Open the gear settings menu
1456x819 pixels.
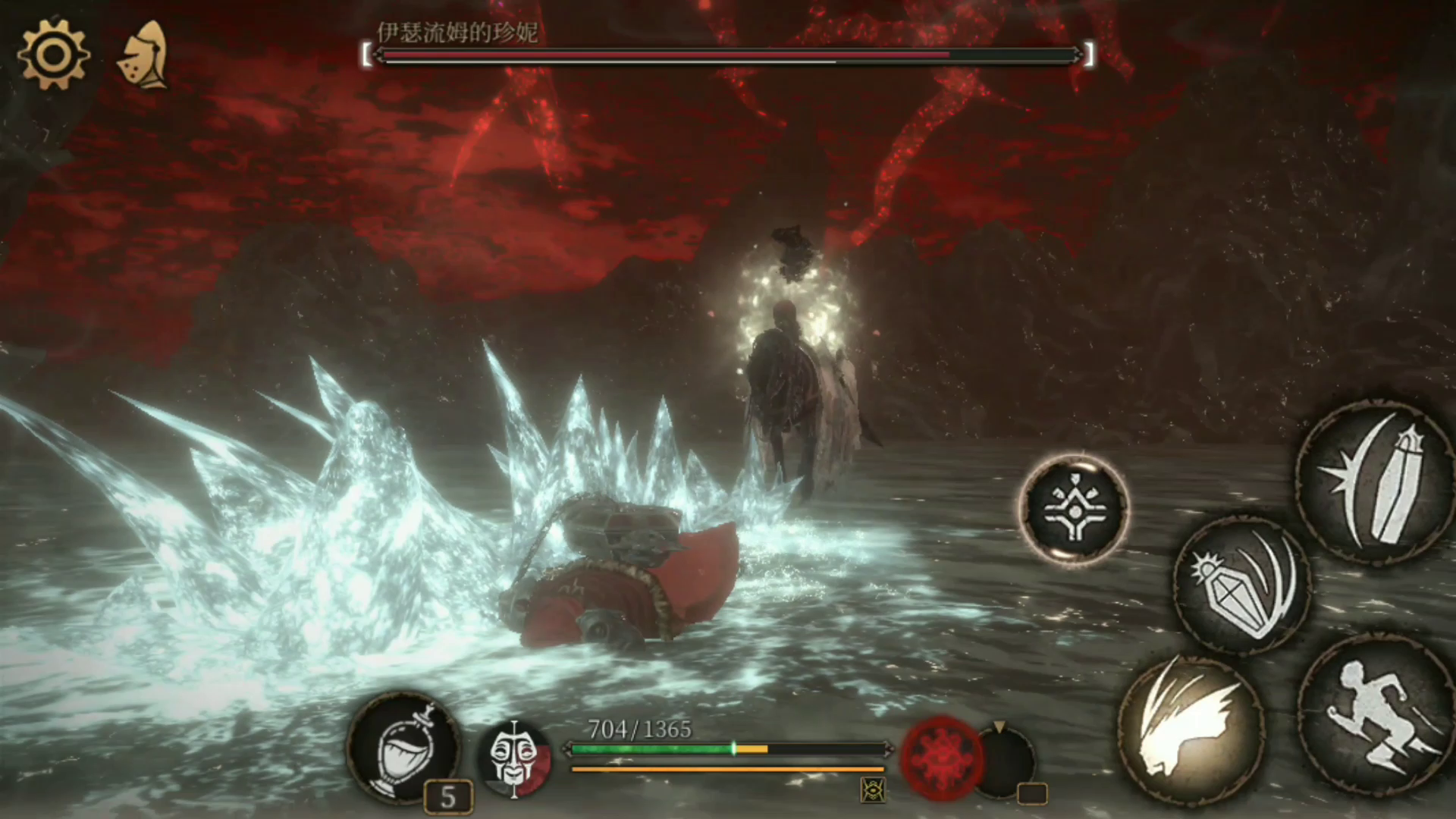pos(53,55)
